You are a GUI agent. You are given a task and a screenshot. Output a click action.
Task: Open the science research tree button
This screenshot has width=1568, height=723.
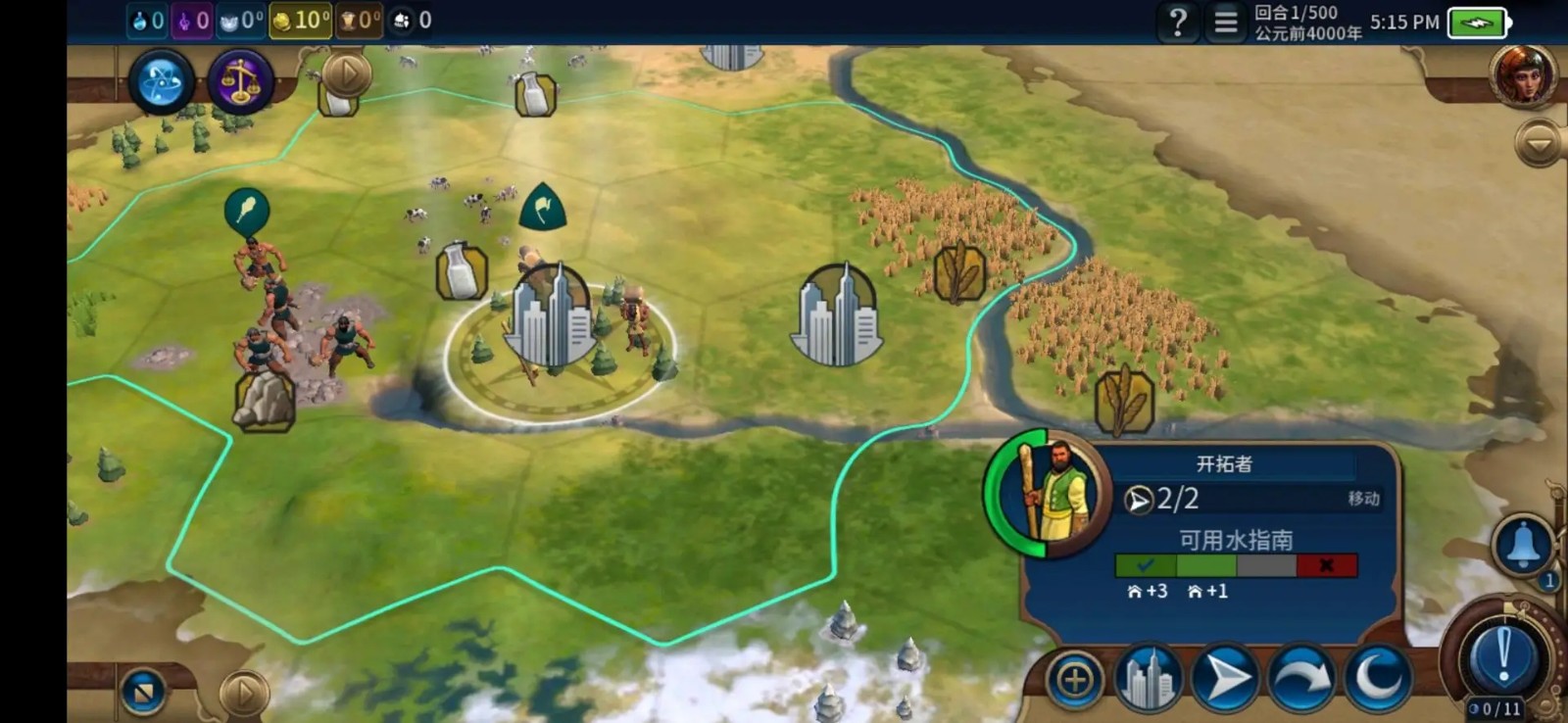(161, 81)
